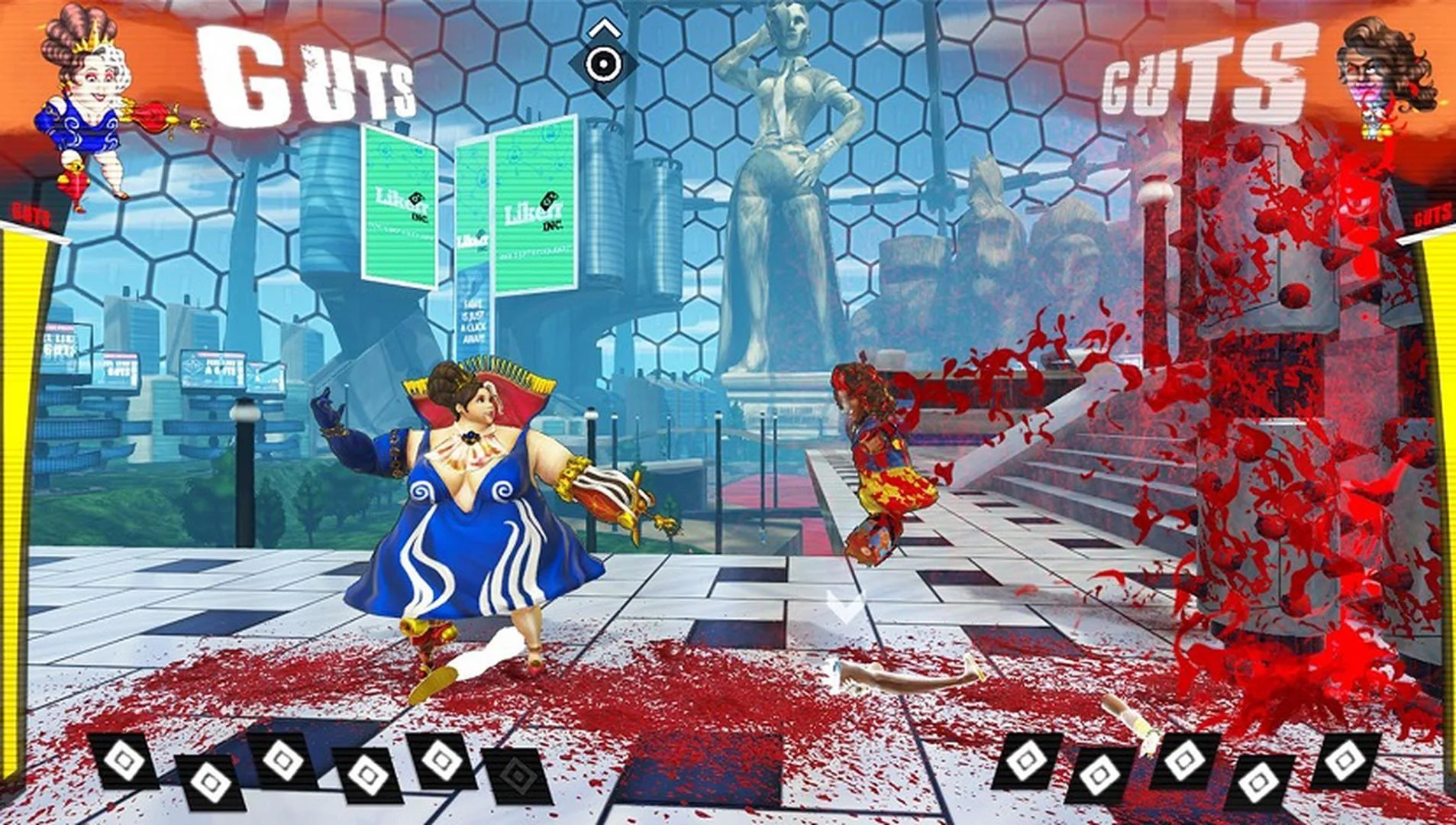Click the rightmost limb diamond on the opponent's row
The height and width of the screenshot is (825, 1456).
(1346, 762)
